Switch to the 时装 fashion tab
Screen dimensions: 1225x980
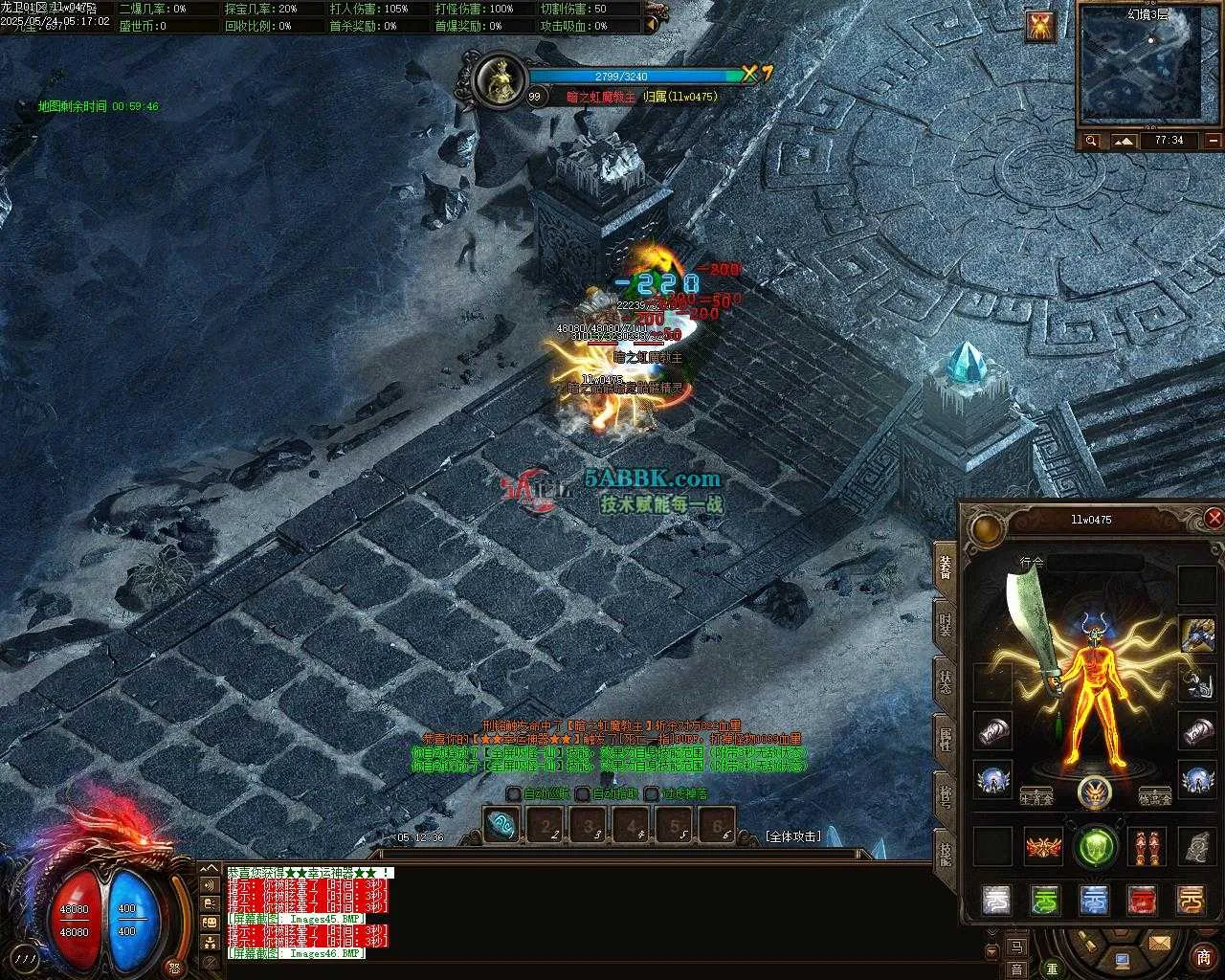pyautogui.click(x=946, y=626)
